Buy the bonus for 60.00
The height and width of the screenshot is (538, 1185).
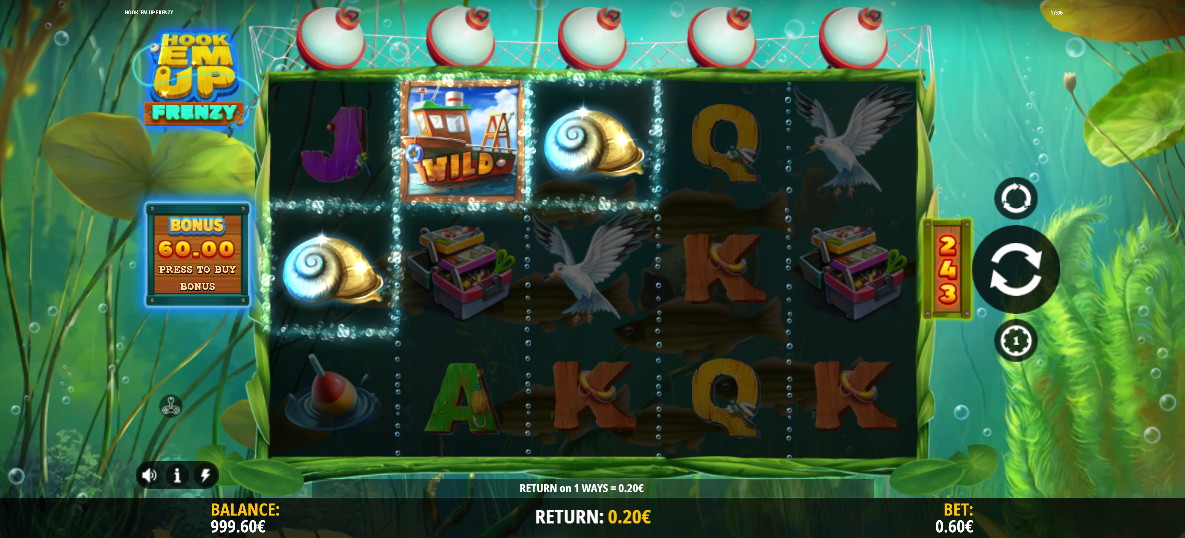coord(197,253)
